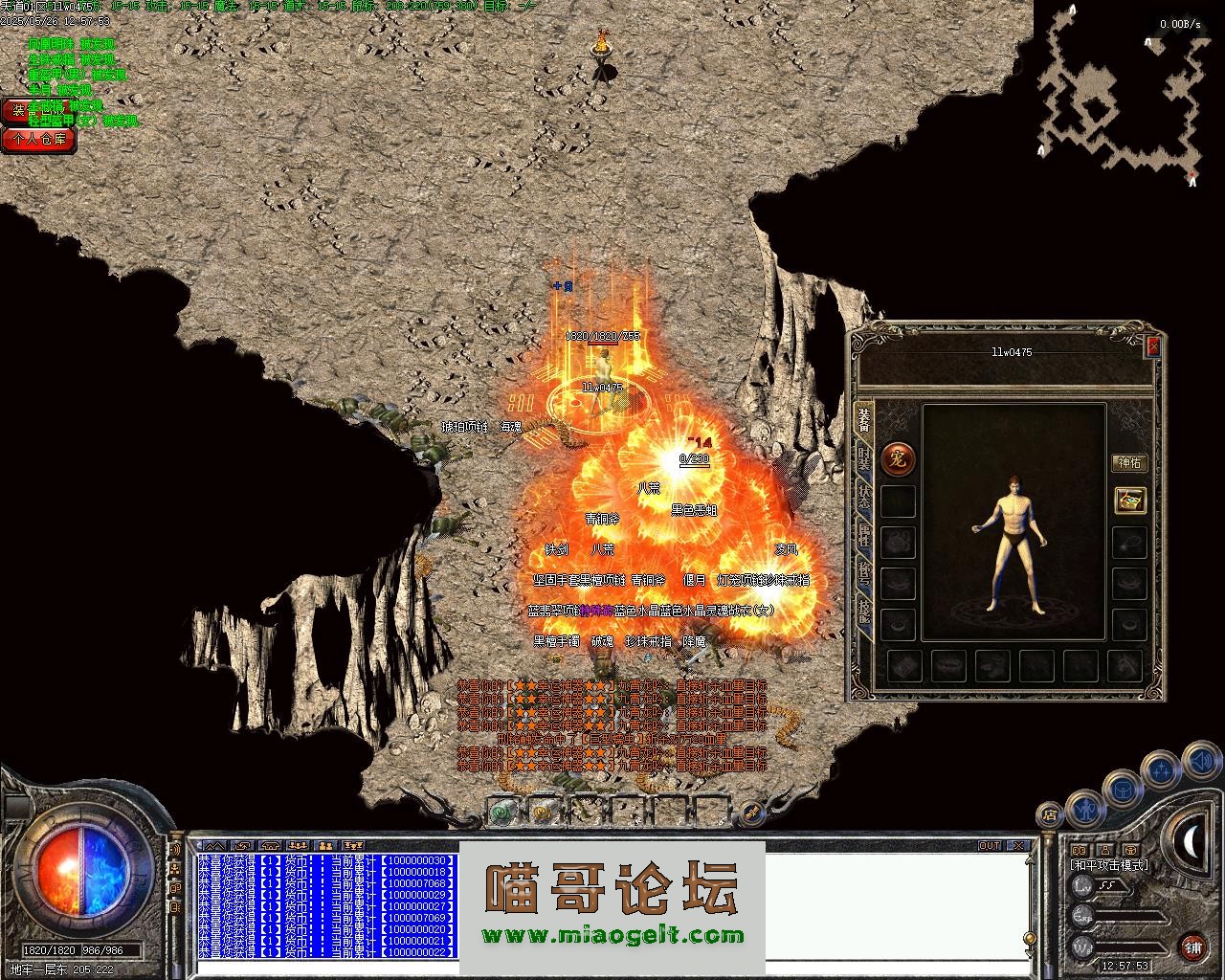Image resolution: width=1225 pixels, height=980 pixels.
Task: Open the 神佑 blessing button
Action: point(1129,463)
